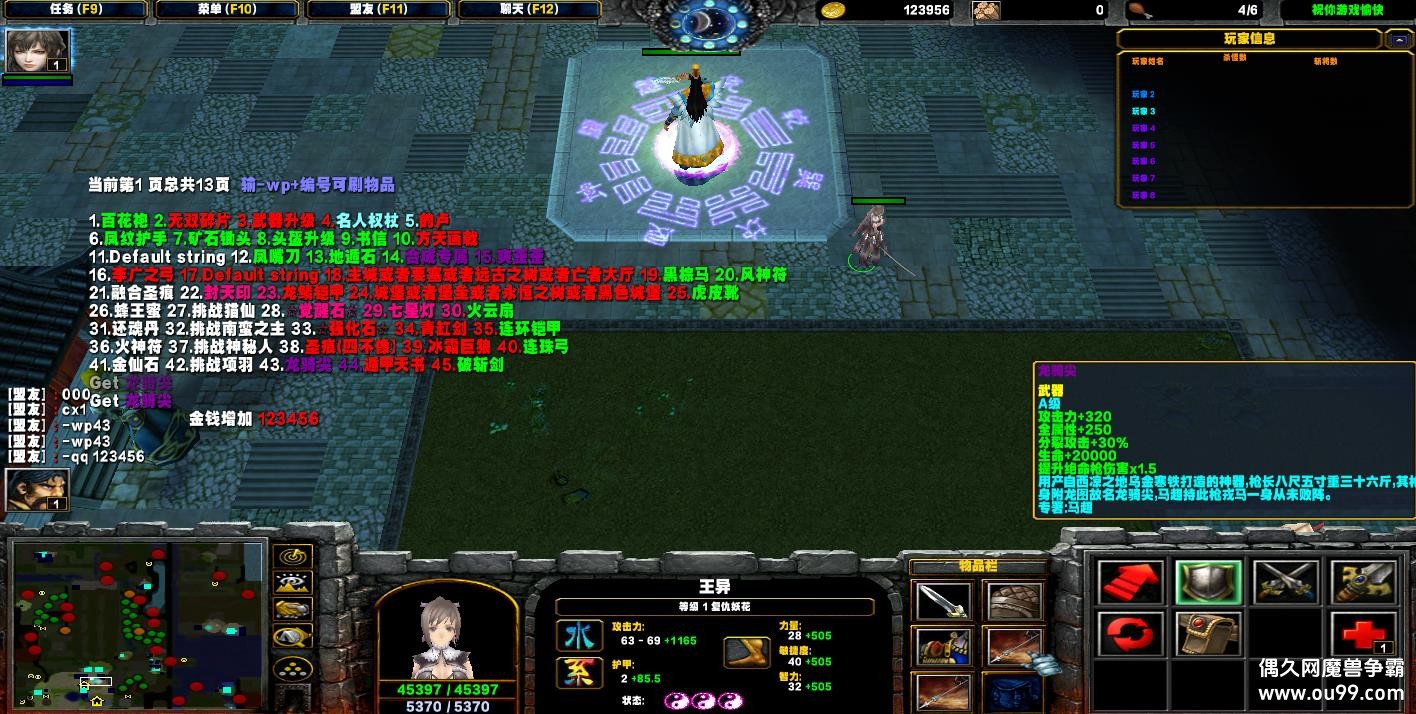Viewport: 1416px width, 714px height.
Task: Open the 任务 (F9) quests menu
Action: [x=74, y=10]
